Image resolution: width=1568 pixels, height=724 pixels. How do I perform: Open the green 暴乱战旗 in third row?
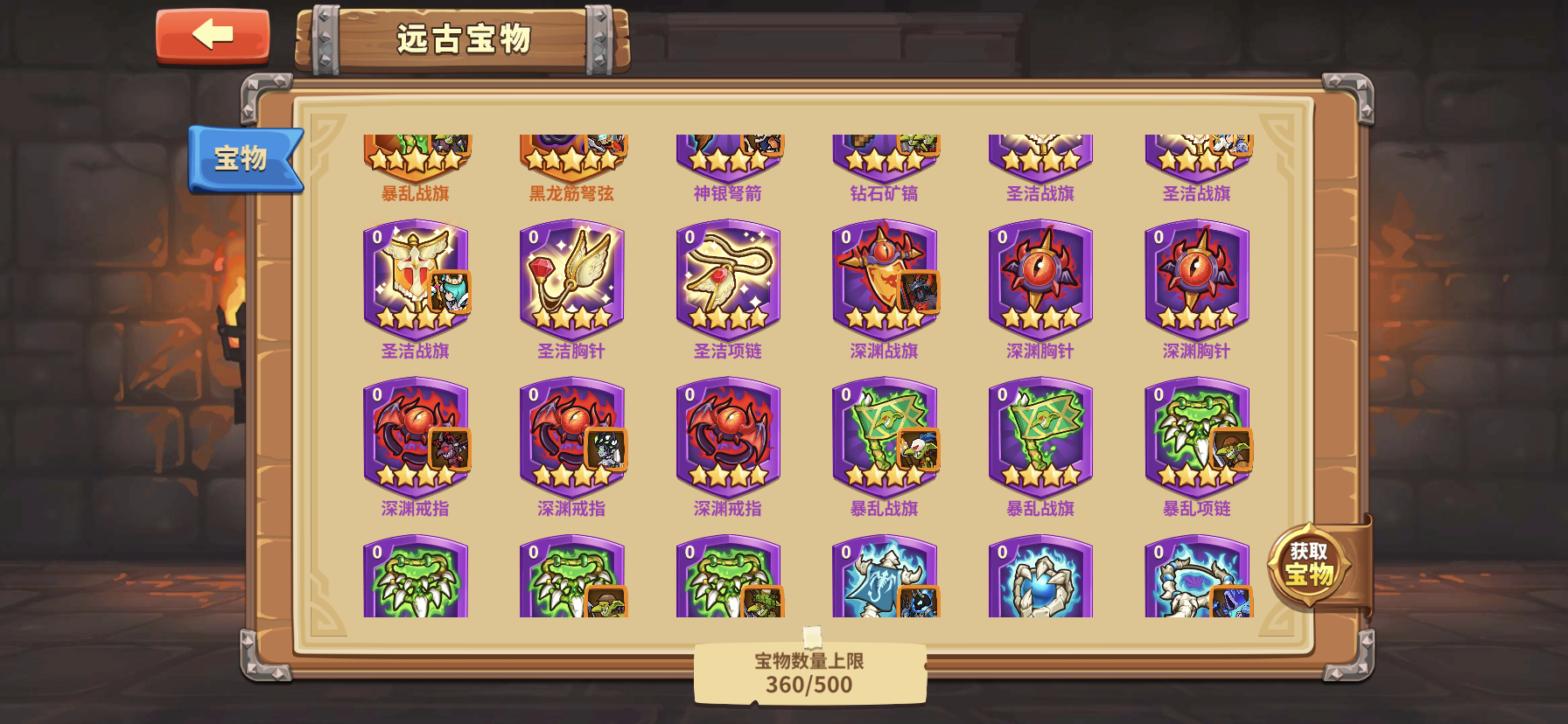click(884, 437)
